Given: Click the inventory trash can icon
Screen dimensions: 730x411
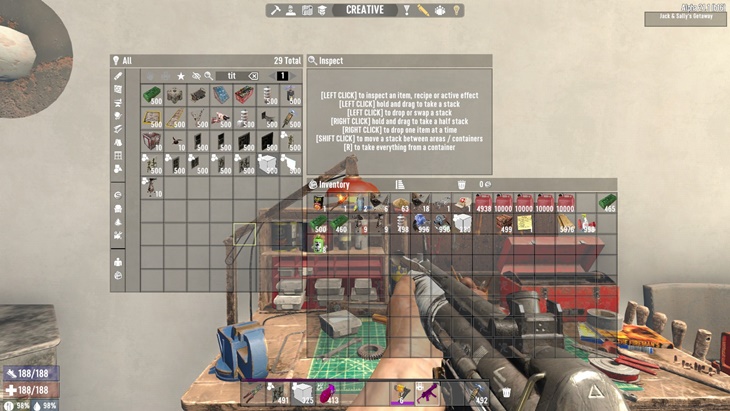Looking at the screenshot, I should click(461, 185).
